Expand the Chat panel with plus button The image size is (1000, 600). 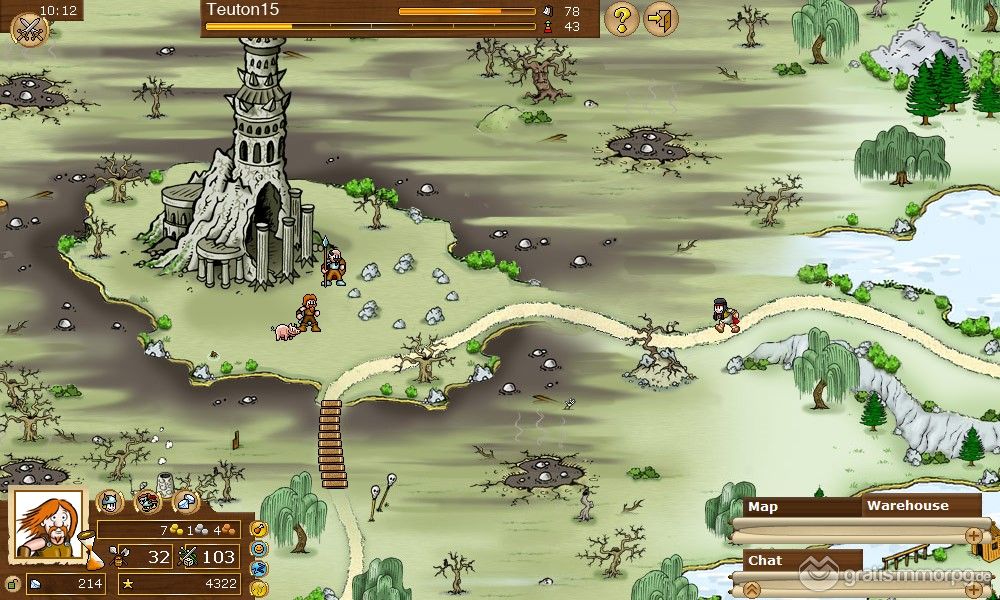[x=973, y=589]
